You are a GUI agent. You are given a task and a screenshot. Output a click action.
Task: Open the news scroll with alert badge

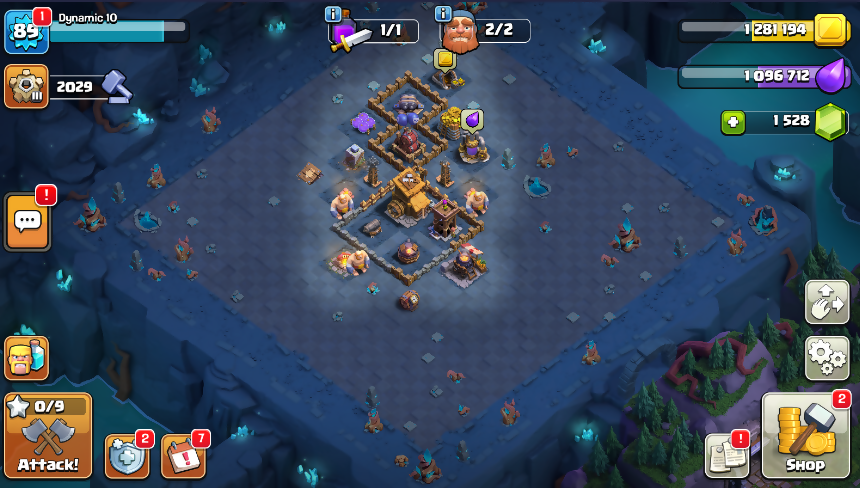pyautogui.click(x=726, y=455)
